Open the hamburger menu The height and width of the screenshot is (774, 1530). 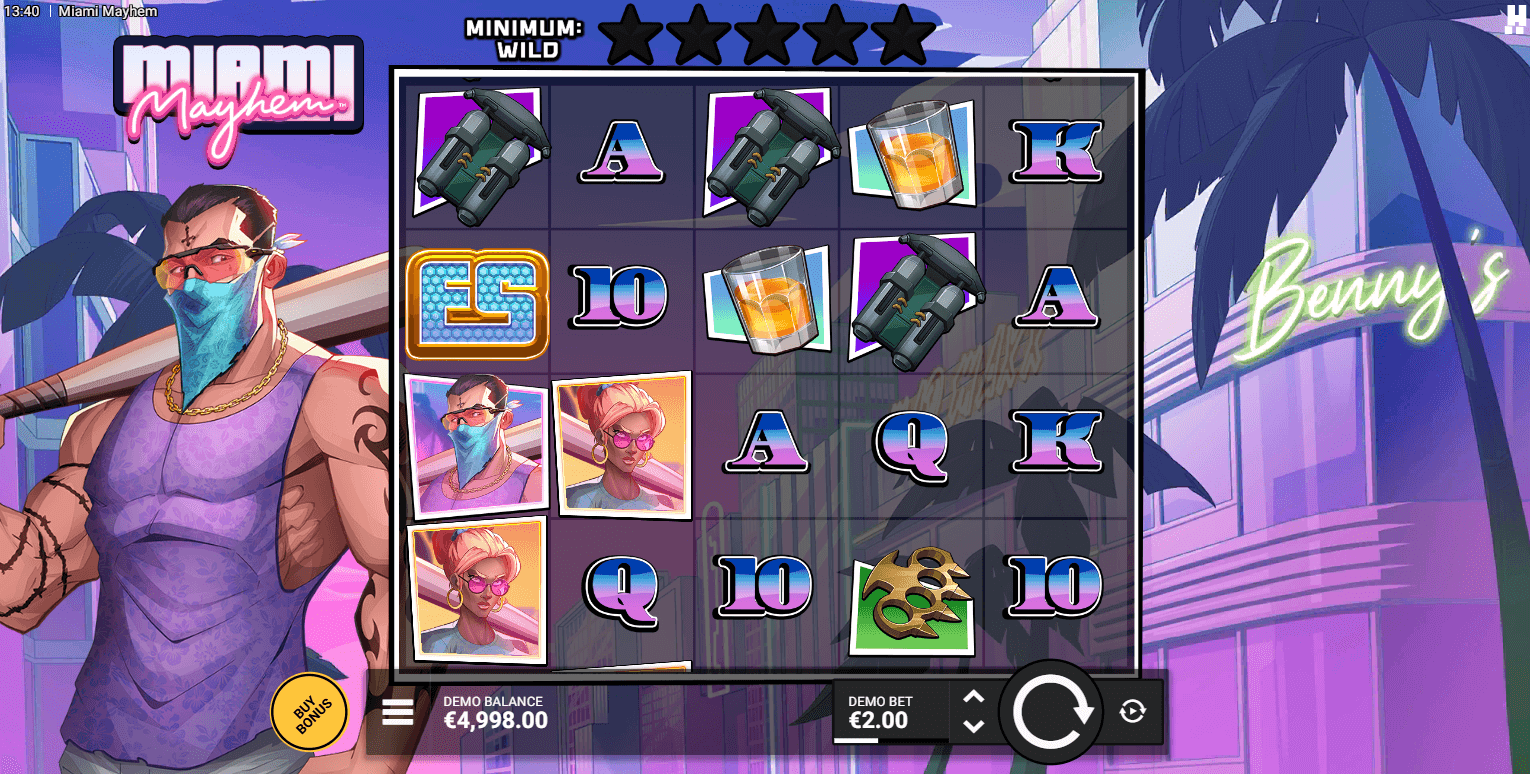[397, 712]
